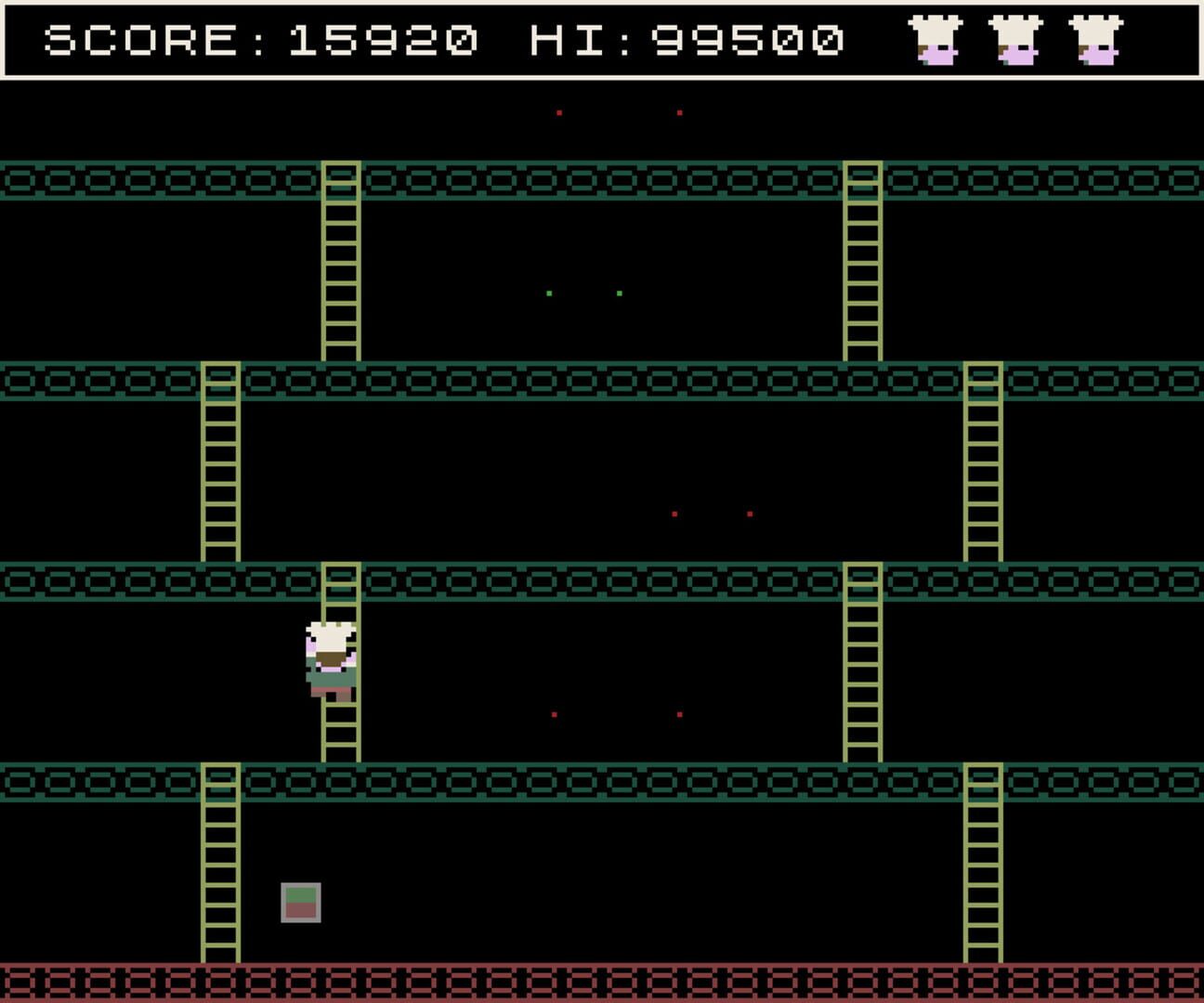Select the rightmost life icon
Image resolution: width=1204 pixels, height=1003 pixels.
coord(1096,42)
